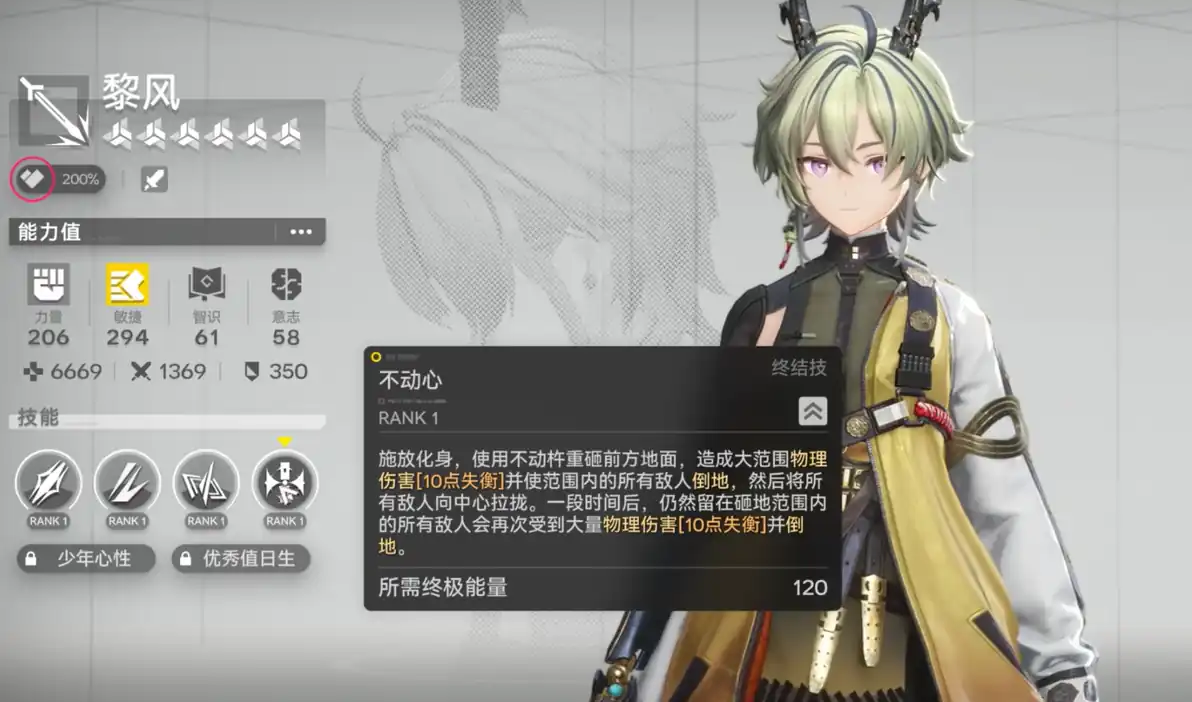
Task: Click the heart trust icon beside 200%
Action: (31, 179)
